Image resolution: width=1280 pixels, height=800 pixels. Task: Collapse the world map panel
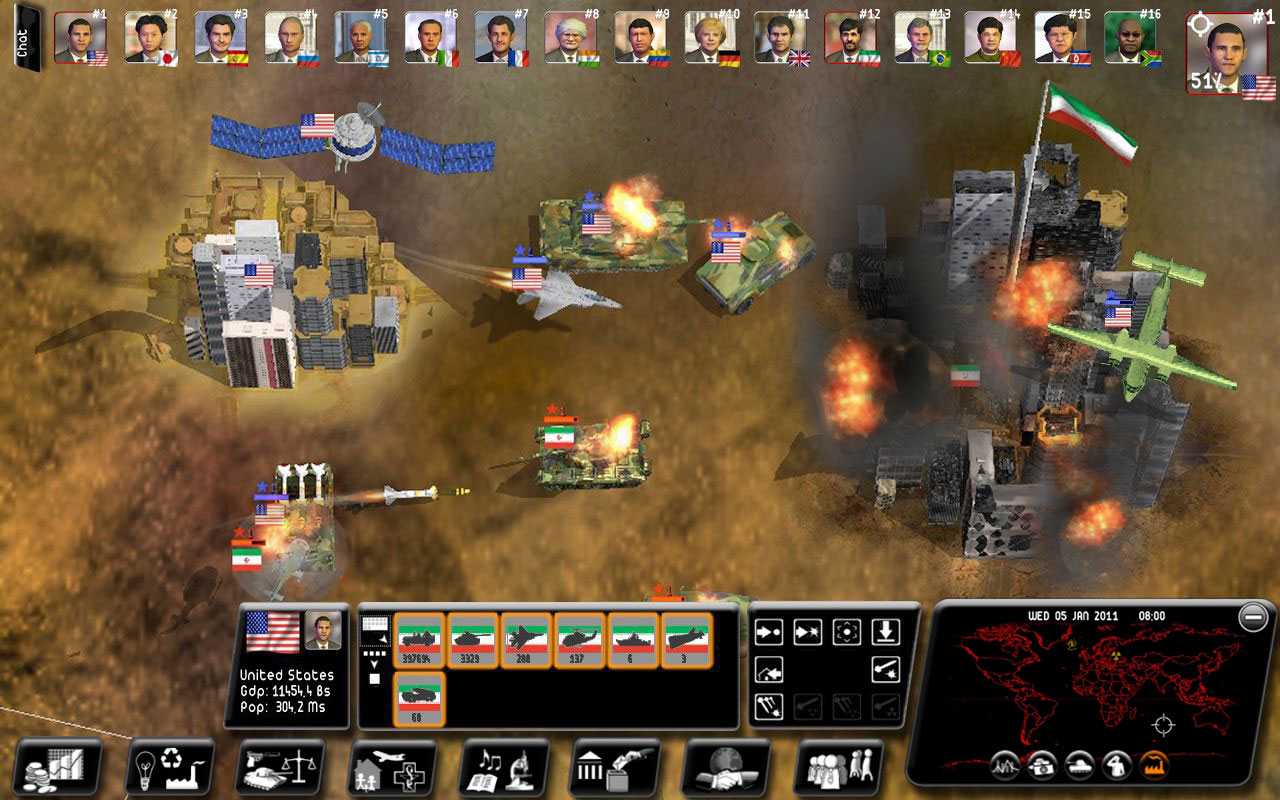click(1252, 618)
